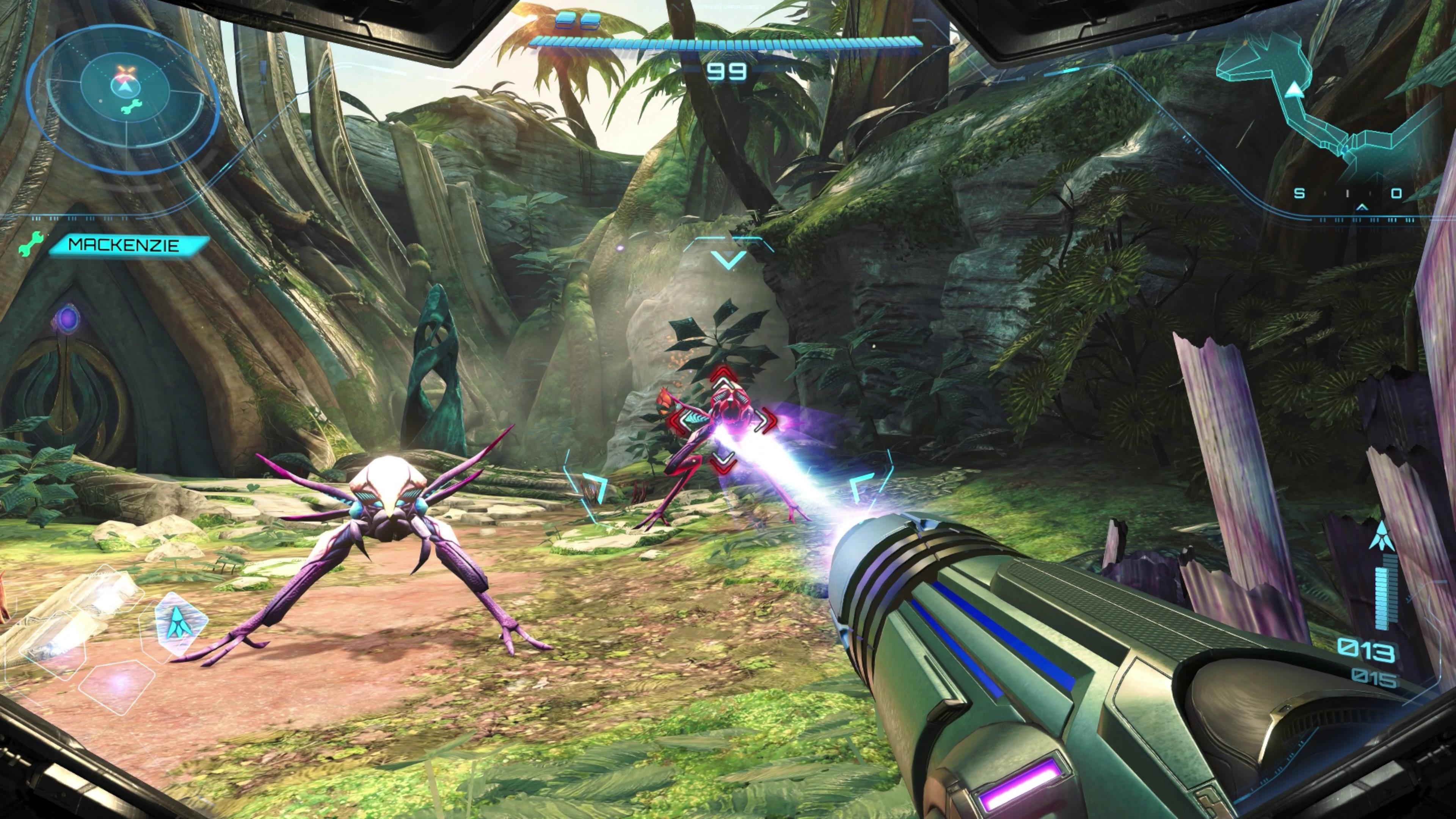Select the missile icon above the ammo gauge
The height and width of the screenshot is (819, 1456).
tap(1381, 536)
